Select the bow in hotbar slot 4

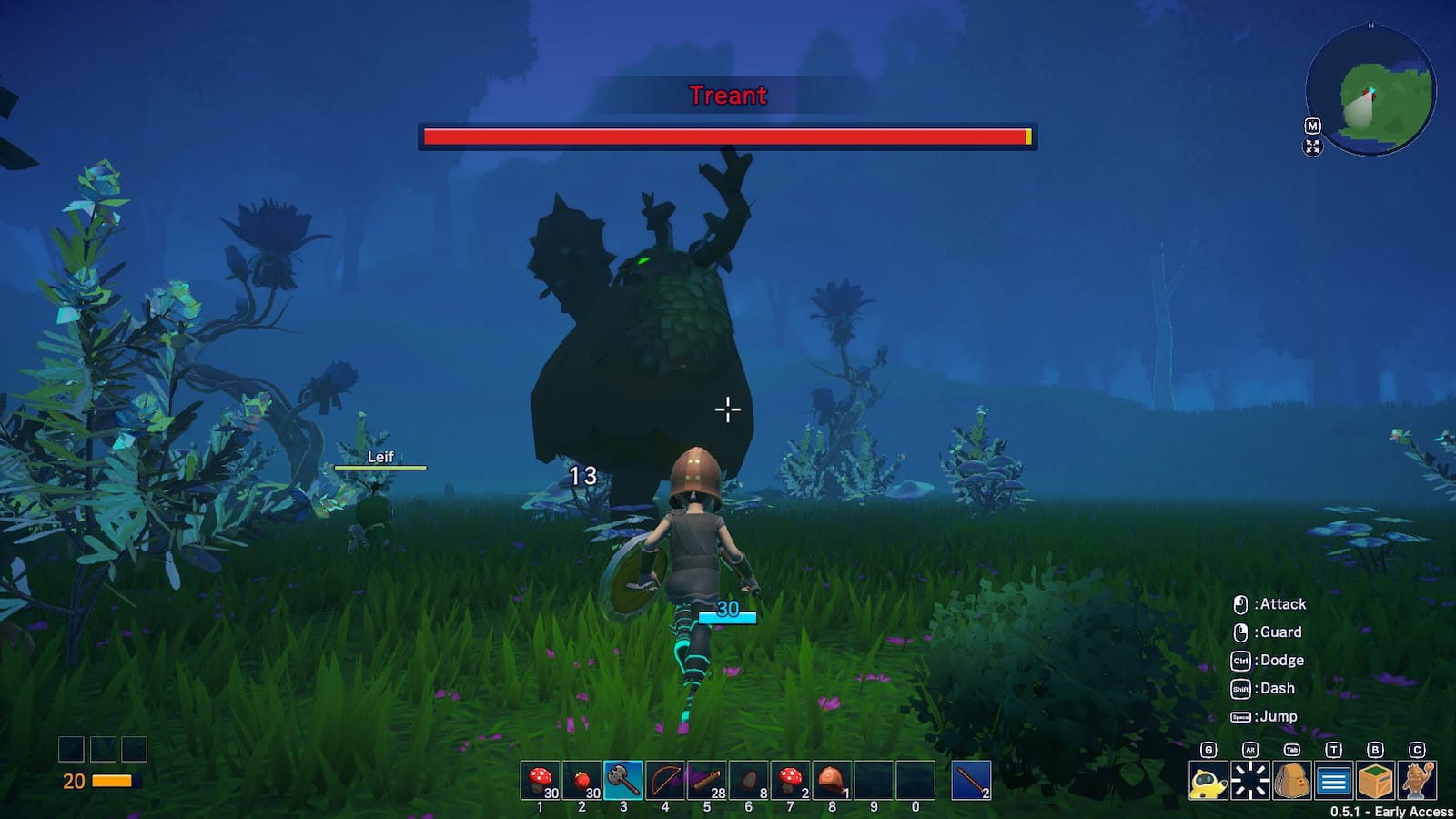click(x=663, y=779)
